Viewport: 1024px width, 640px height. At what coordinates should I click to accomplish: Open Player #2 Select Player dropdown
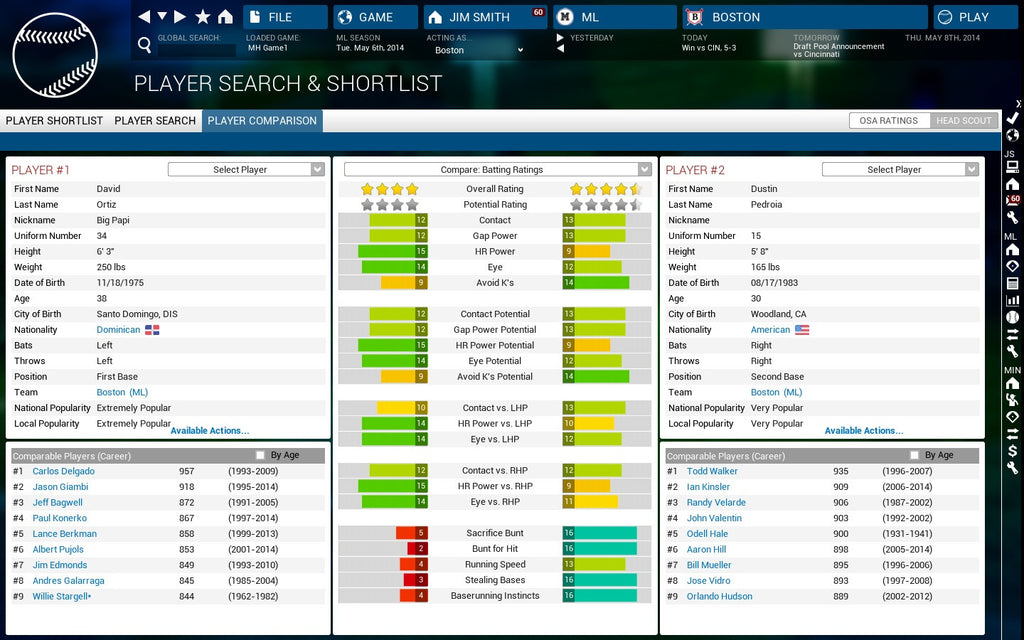(900, 170)
